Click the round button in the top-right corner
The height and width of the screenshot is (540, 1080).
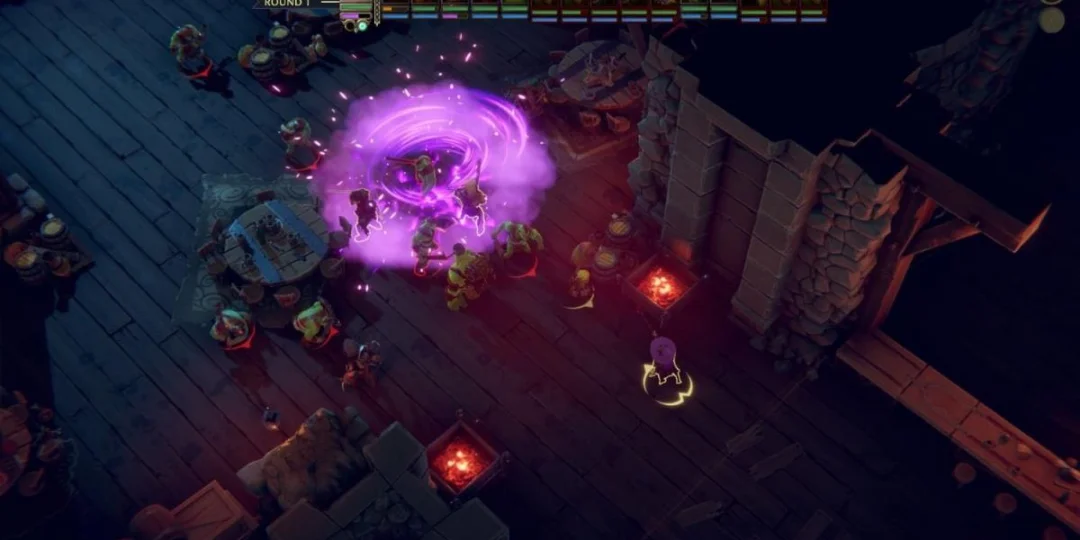[1051, 19]
